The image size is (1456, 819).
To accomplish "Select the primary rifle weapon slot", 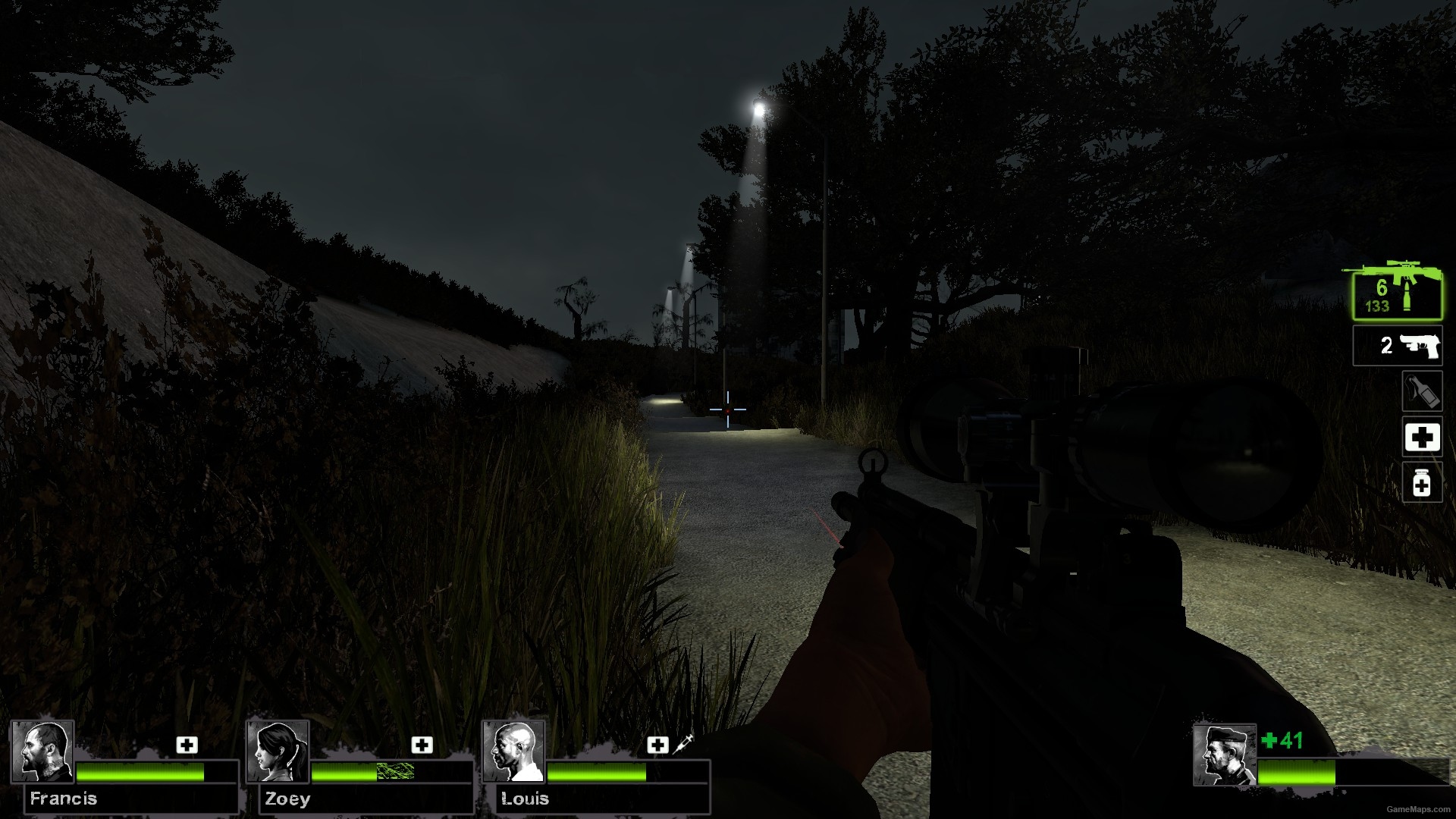I will 1396,294.
